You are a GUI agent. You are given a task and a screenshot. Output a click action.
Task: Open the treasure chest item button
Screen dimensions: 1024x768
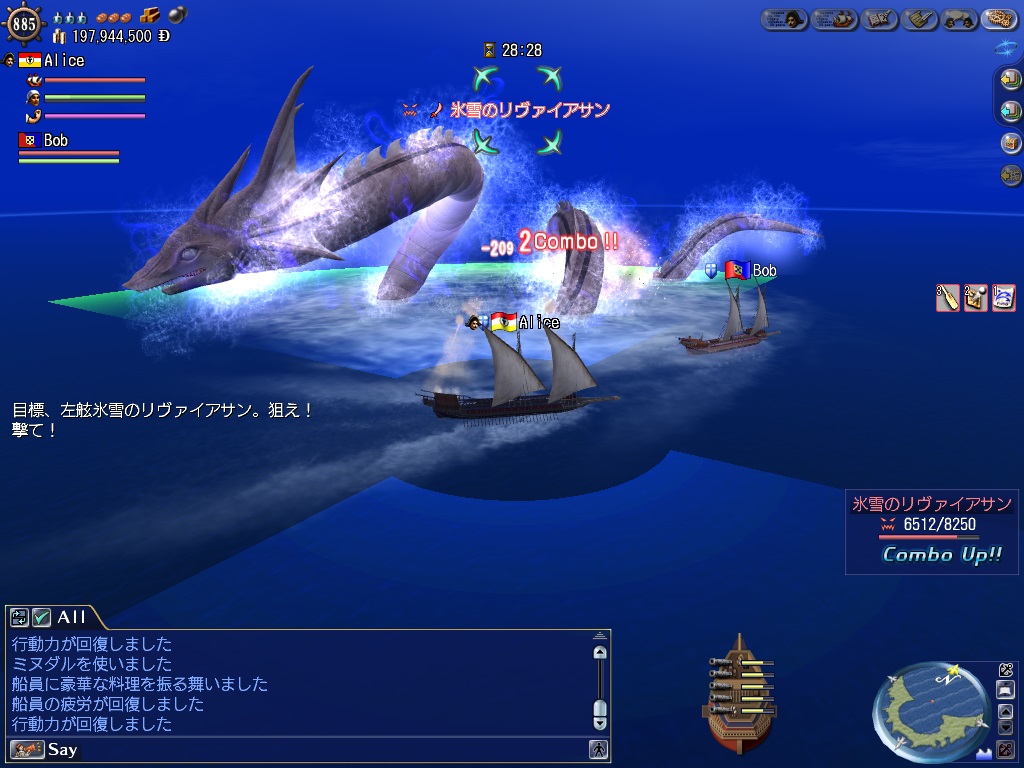coord(1011,142)
